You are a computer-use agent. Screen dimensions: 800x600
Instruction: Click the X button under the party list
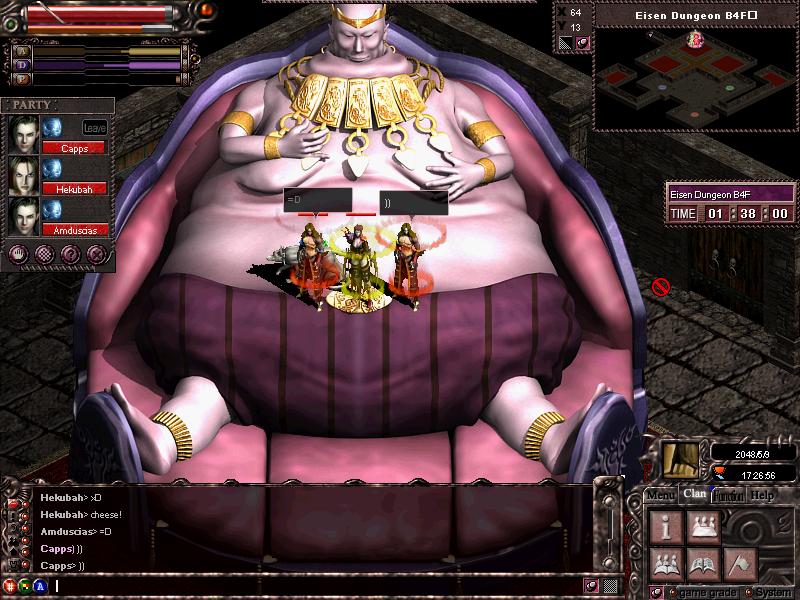coord(95,254)
